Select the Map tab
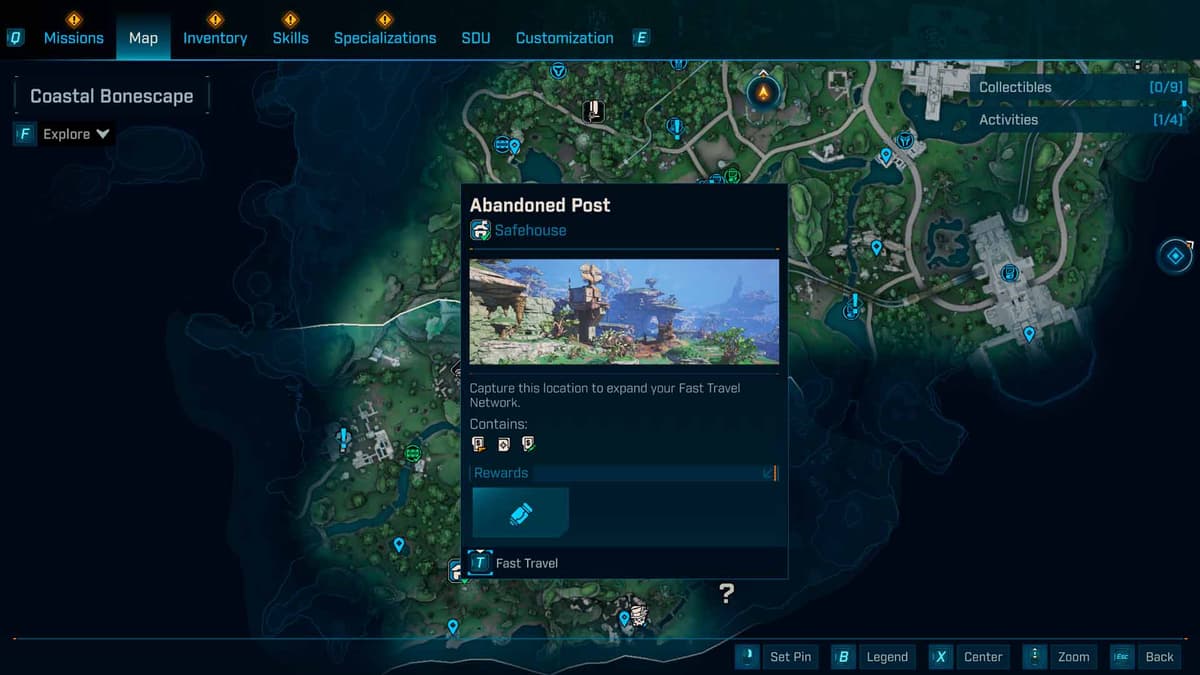This screenshot has height=675, width=1200. pos(143,38)
